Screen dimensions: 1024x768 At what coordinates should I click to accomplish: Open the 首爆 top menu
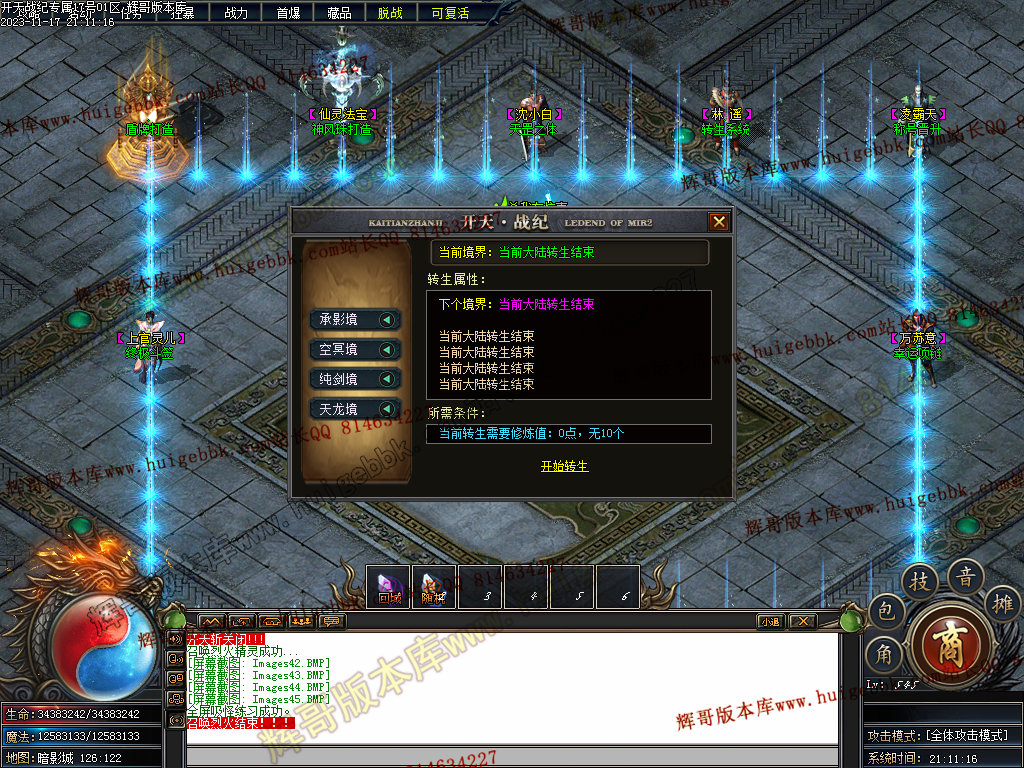tap(288, 13)
